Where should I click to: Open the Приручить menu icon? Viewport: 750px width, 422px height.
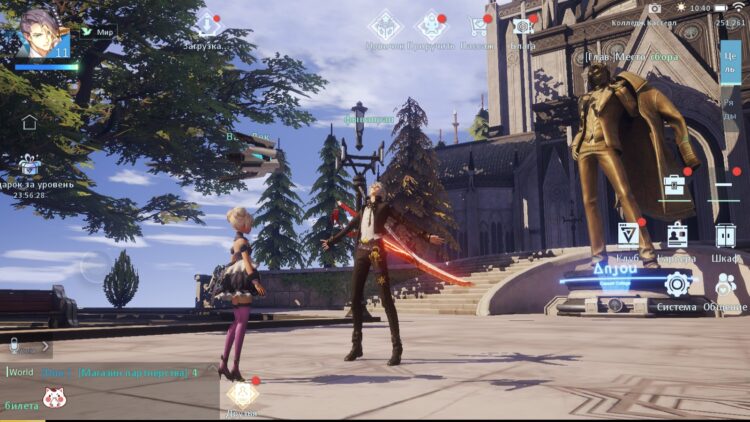pos(432,27)
